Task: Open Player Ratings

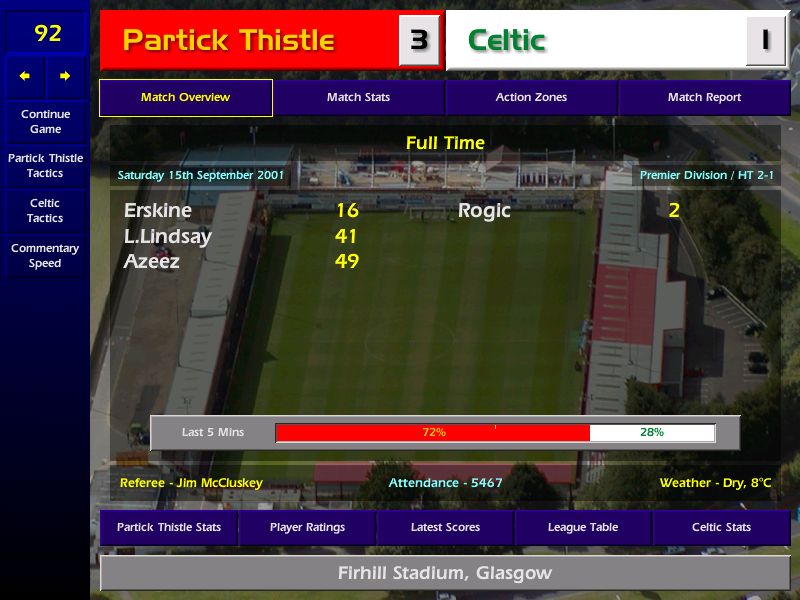Action: [x=307, y=527]
